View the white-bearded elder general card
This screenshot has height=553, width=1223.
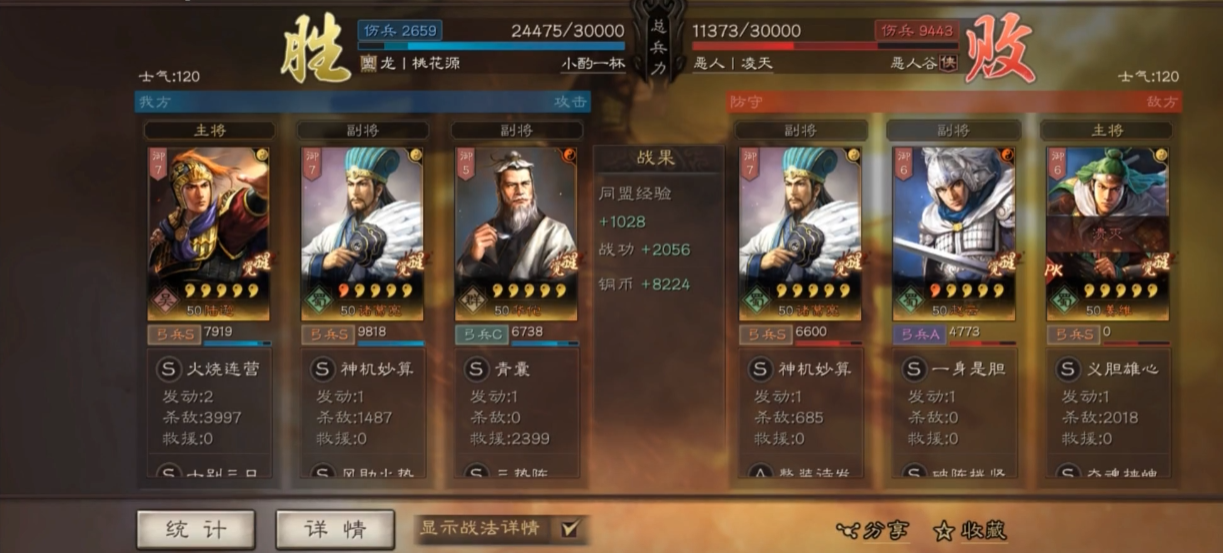point(516,232)
